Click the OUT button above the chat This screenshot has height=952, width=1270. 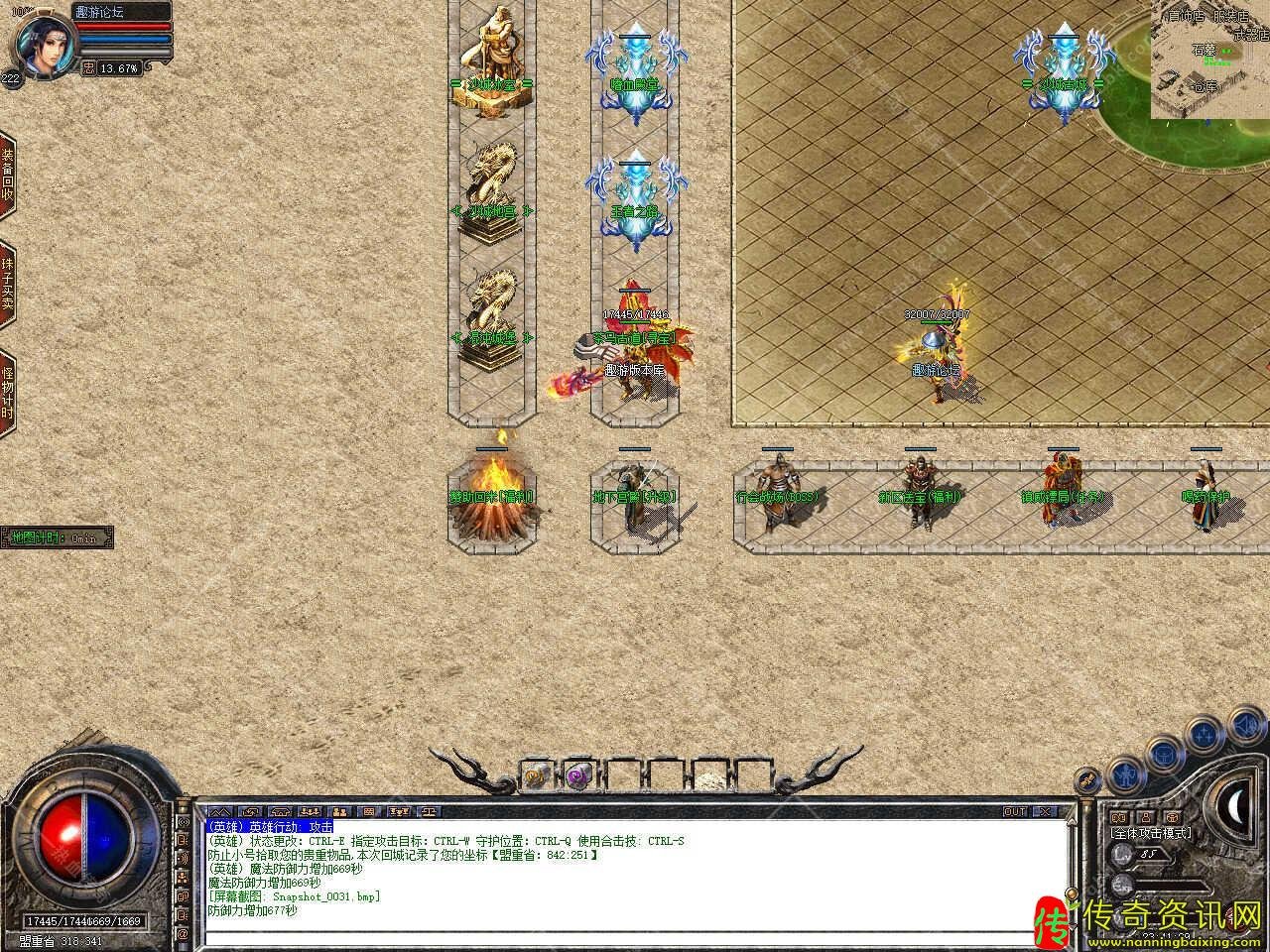[x=1015, y=812]
